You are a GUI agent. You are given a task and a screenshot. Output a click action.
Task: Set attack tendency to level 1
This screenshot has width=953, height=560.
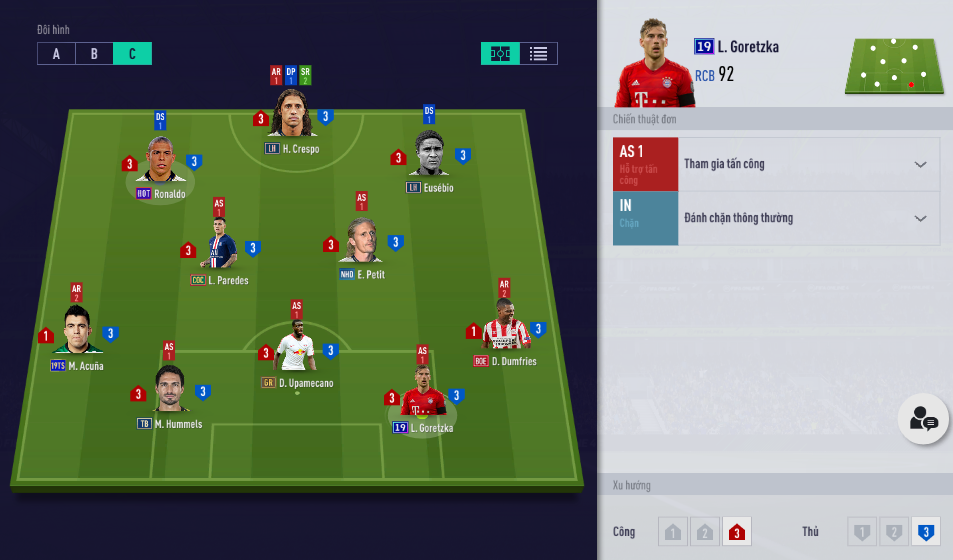tap(673, 532)
